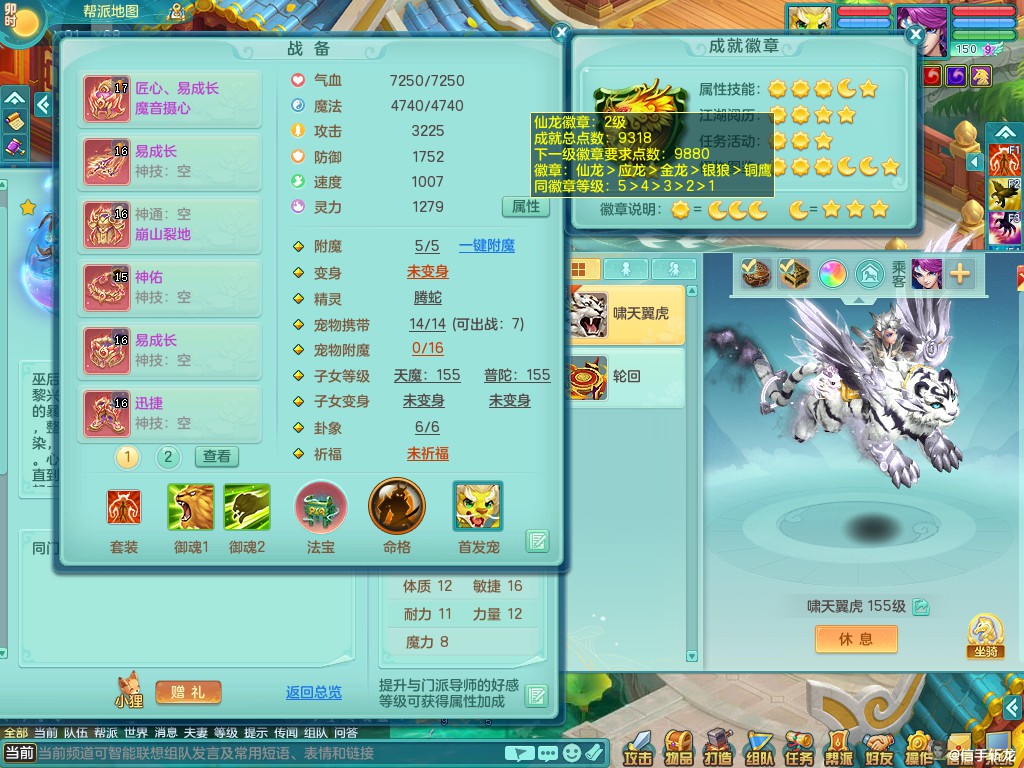
Task: Open the 物品 inventory chest
Action: tap(679, 747)
